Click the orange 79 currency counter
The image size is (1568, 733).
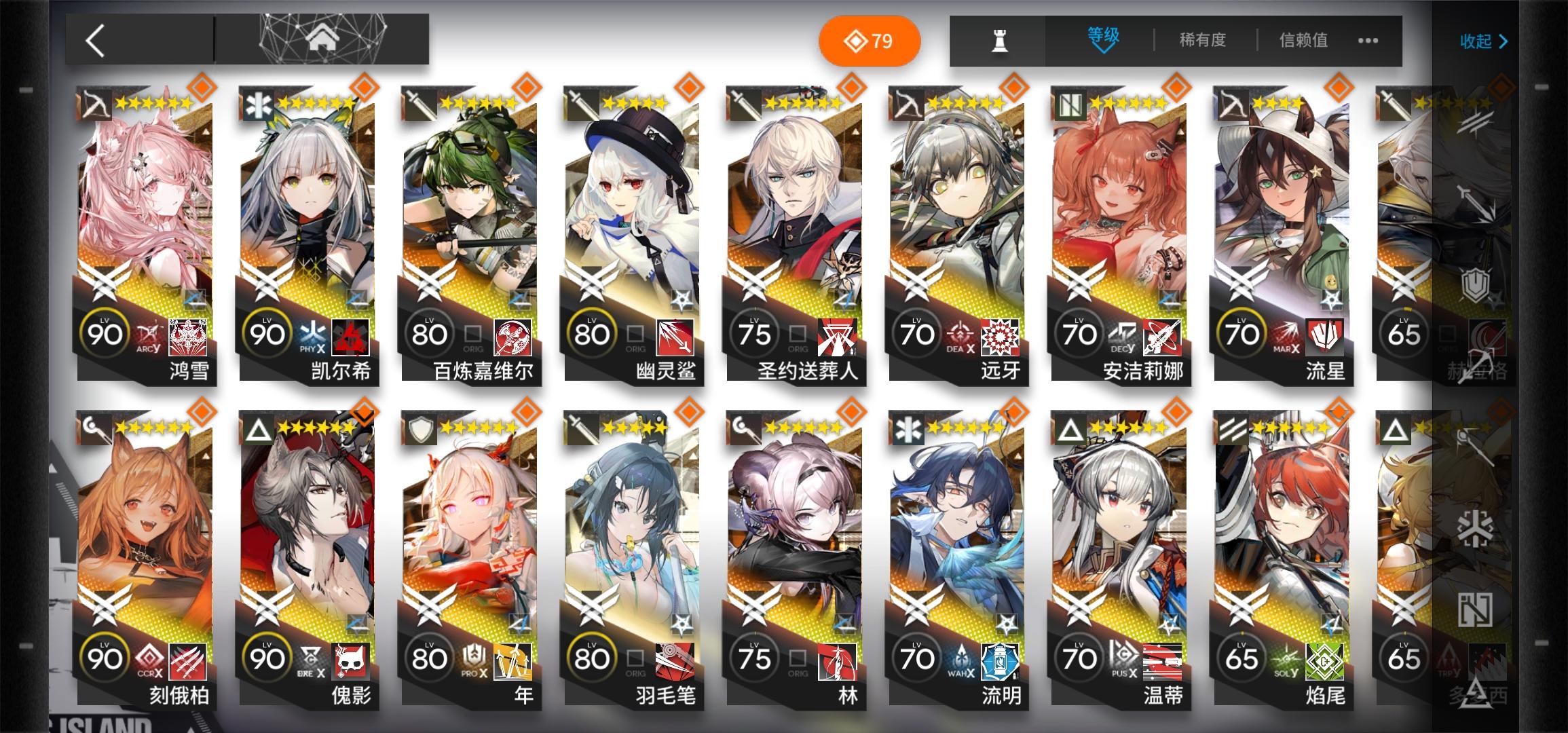coord(871,41)
